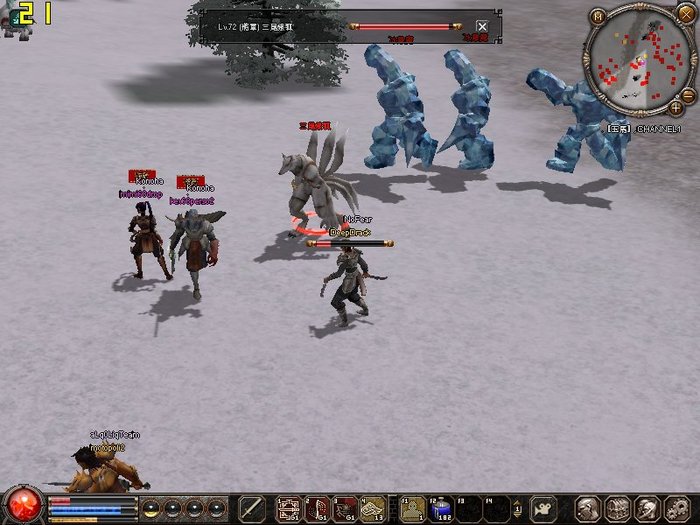This screenshot has width=700, height=525.
Task: Zoom in the minimap with plus button
Action: tap(677, 106)
